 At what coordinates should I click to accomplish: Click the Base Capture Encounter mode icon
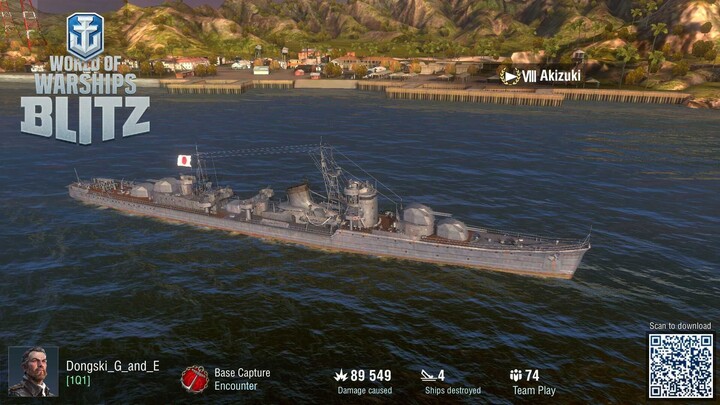point(194,379)
